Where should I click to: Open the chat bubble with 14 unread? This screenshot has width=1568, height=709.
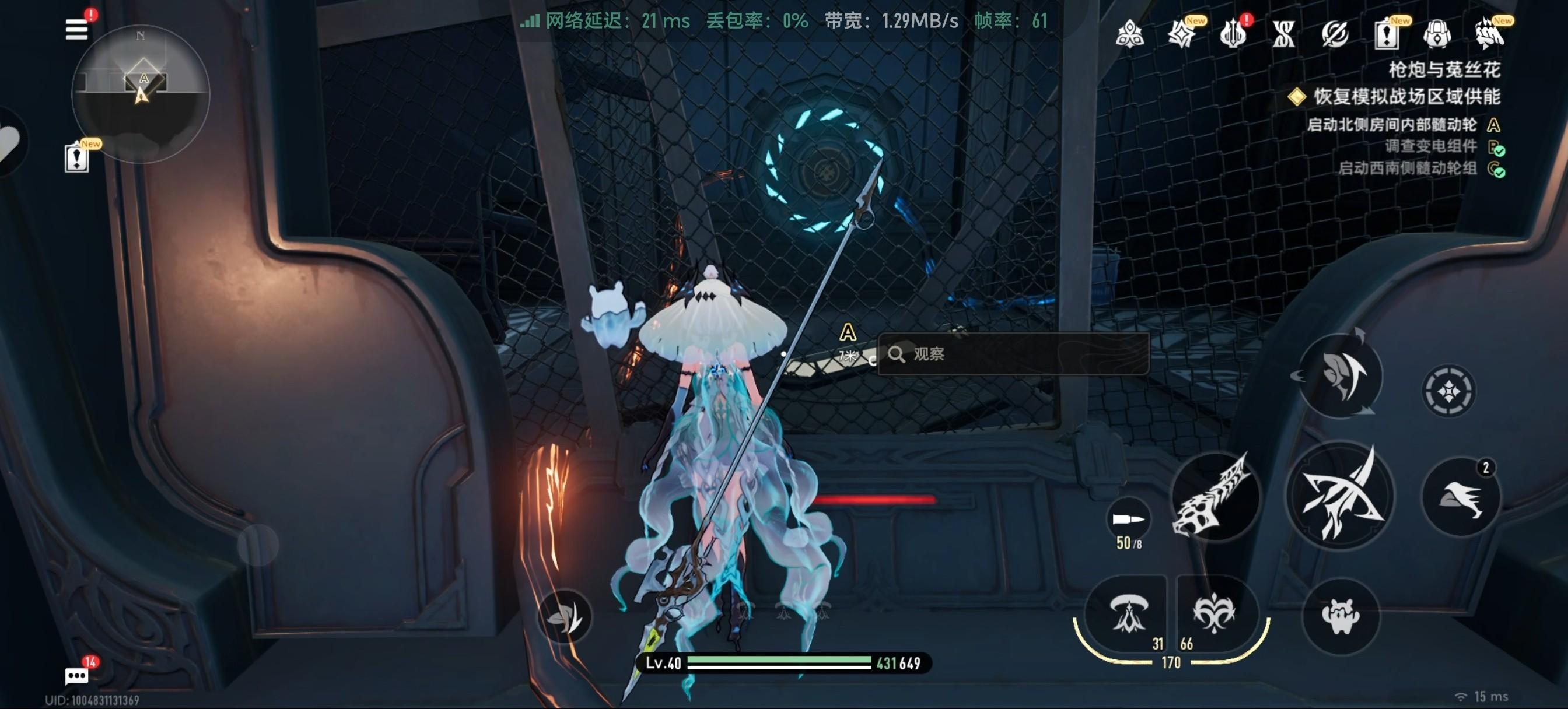pyautogui.click(x=76, y=676)
